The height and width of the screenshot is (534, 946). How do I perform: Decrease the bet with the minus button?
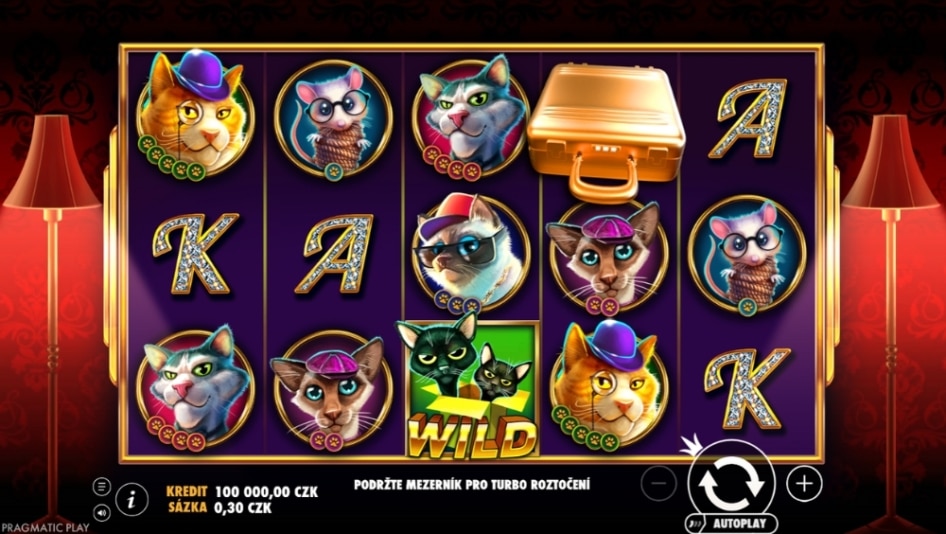[x=658, y=484]
